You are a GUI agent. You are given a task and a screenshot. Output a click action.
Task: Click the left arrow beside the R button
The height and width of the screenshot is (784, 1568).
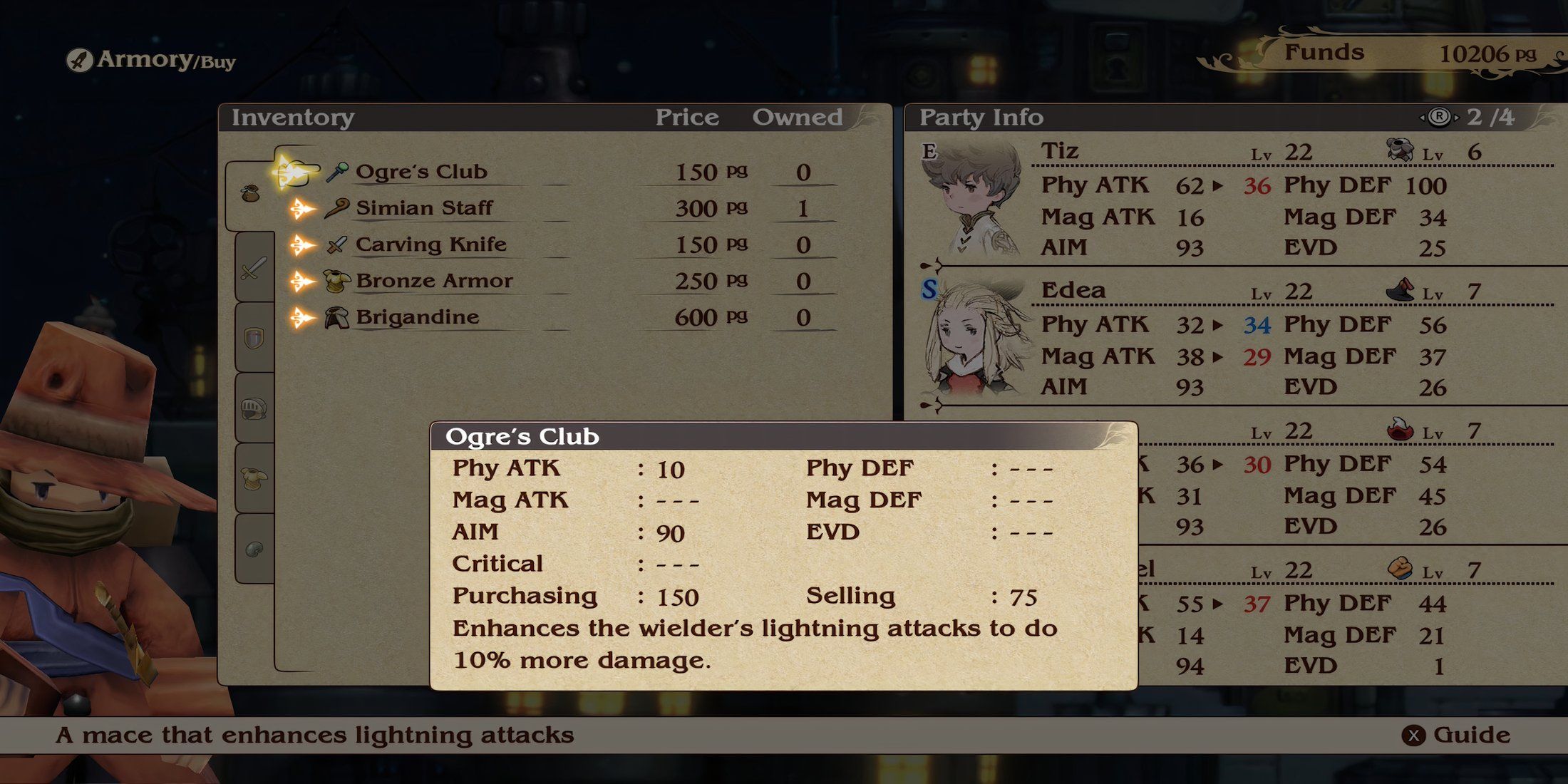(1421, 116)
